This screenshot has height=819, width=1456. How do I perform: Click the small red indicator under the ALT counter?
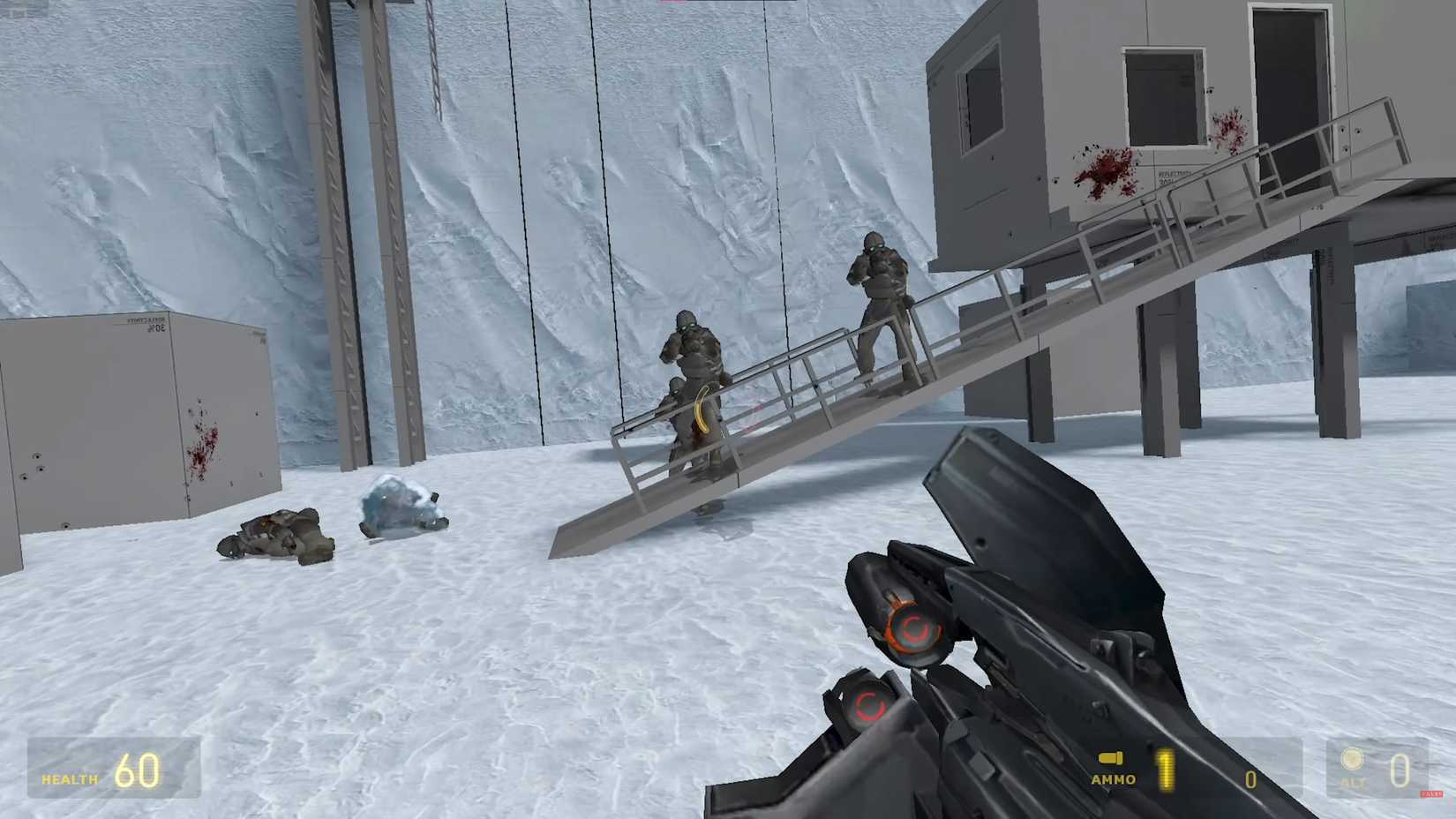point(1431,794)
